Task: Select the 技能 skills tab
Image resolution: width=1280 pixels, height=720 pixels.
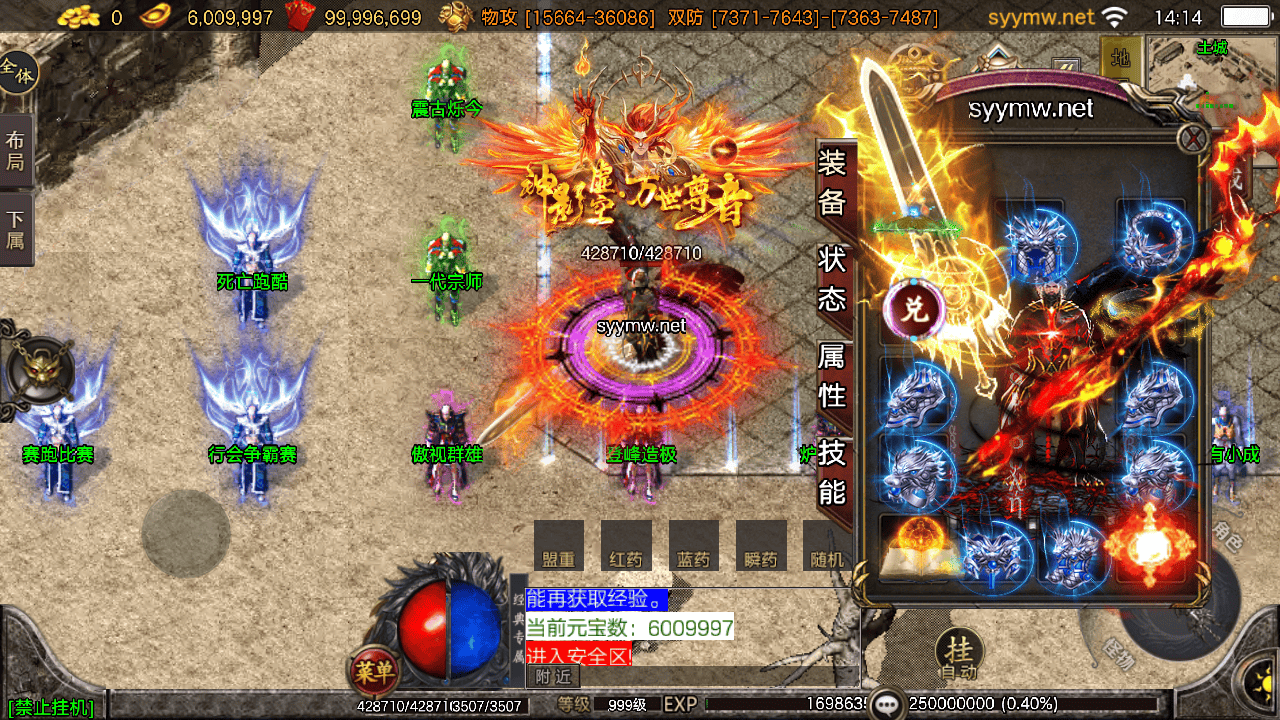Action: point(833,472)
